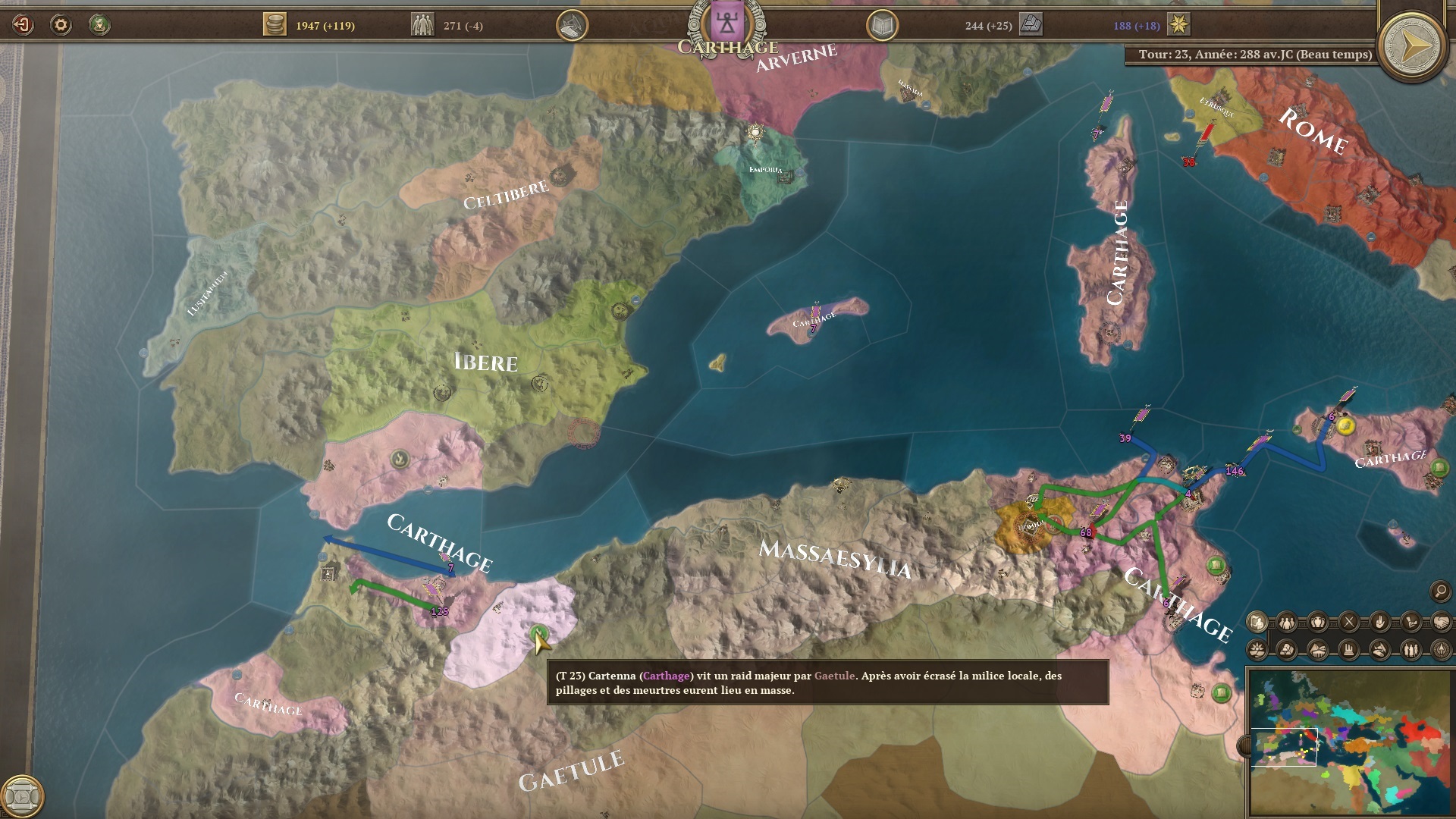Select the manpower people icon
The height and width of the screenshot is (819, 1456).
pyautogui.click(x=422, y=25)
